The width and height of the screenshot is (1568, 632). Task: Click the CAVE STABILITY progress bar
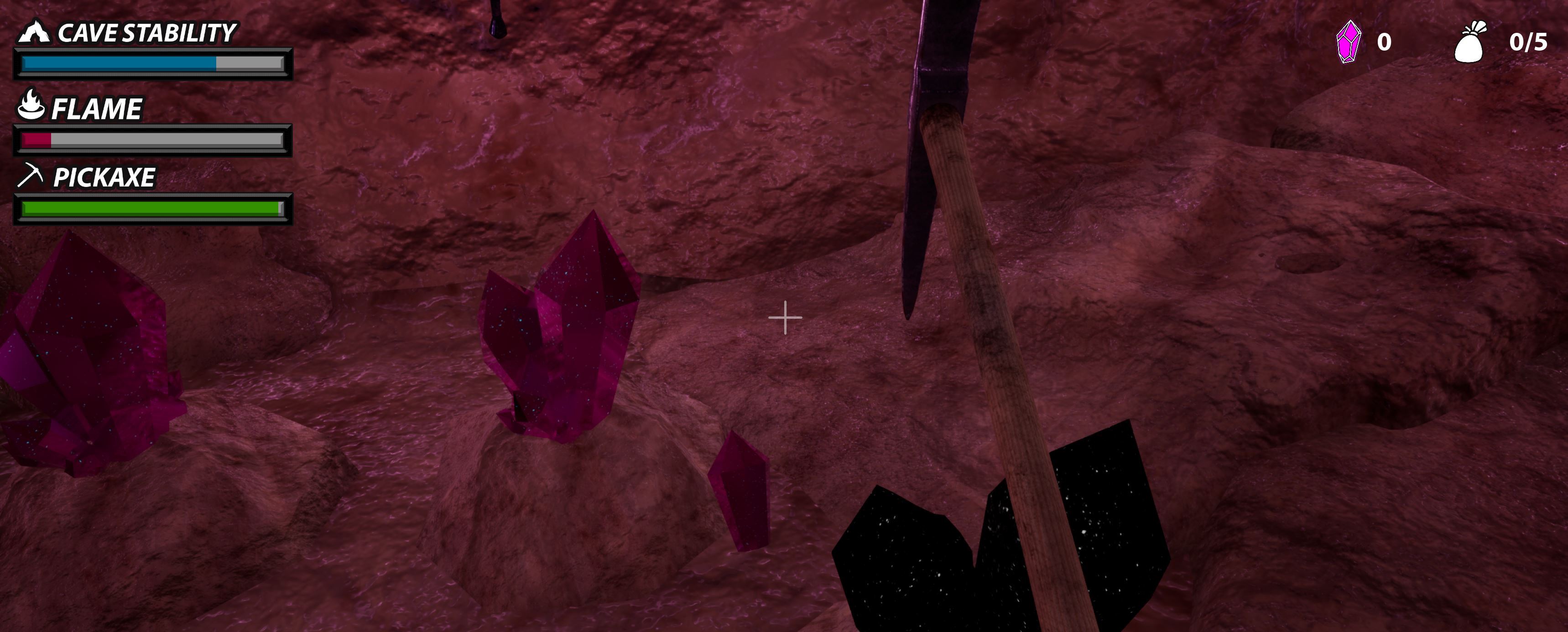[152, 62]
